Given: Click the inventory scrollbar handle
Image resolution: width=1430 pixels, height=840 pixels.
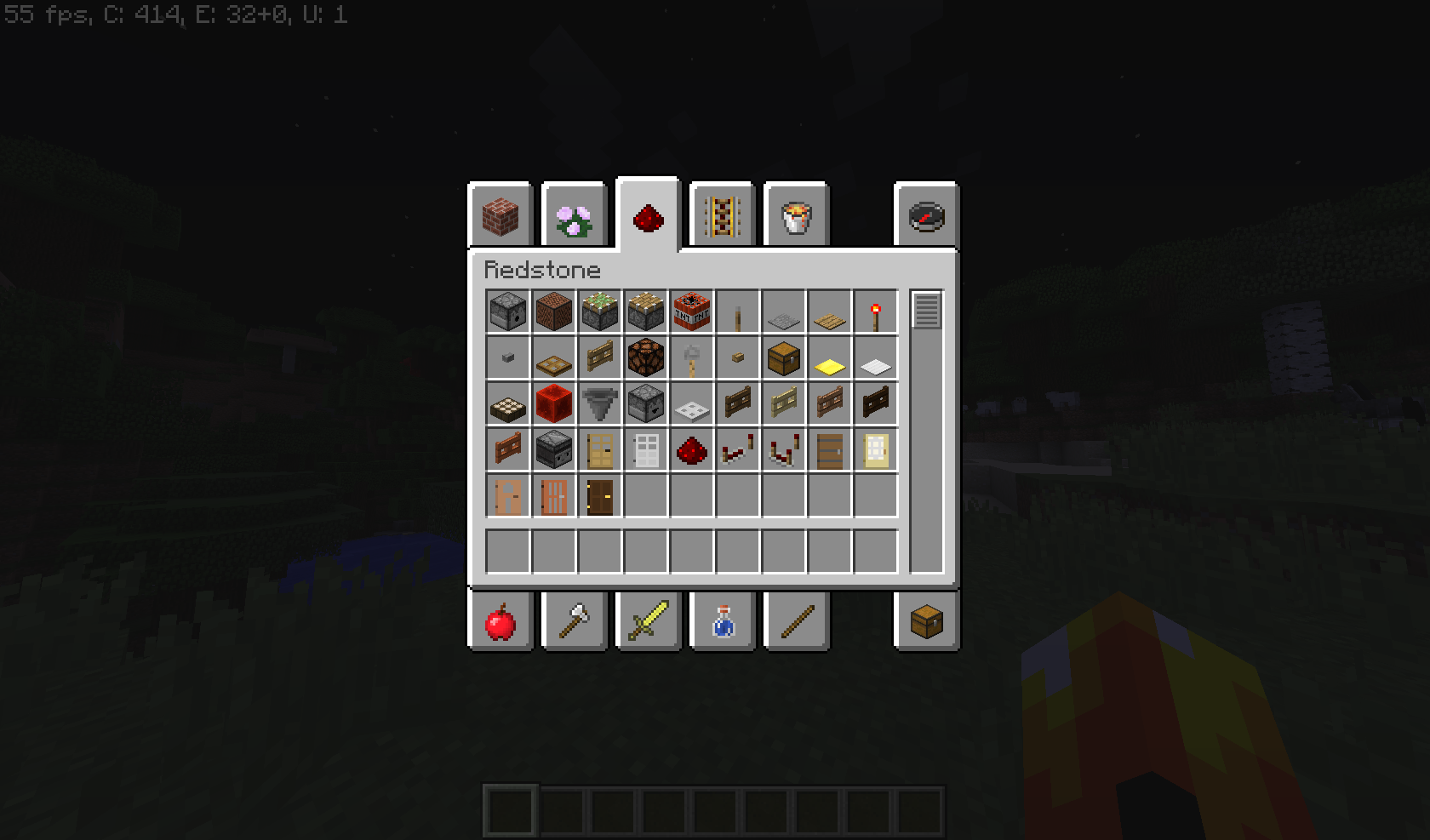Looking at the screenshot, I should click(x=927, y=308).
